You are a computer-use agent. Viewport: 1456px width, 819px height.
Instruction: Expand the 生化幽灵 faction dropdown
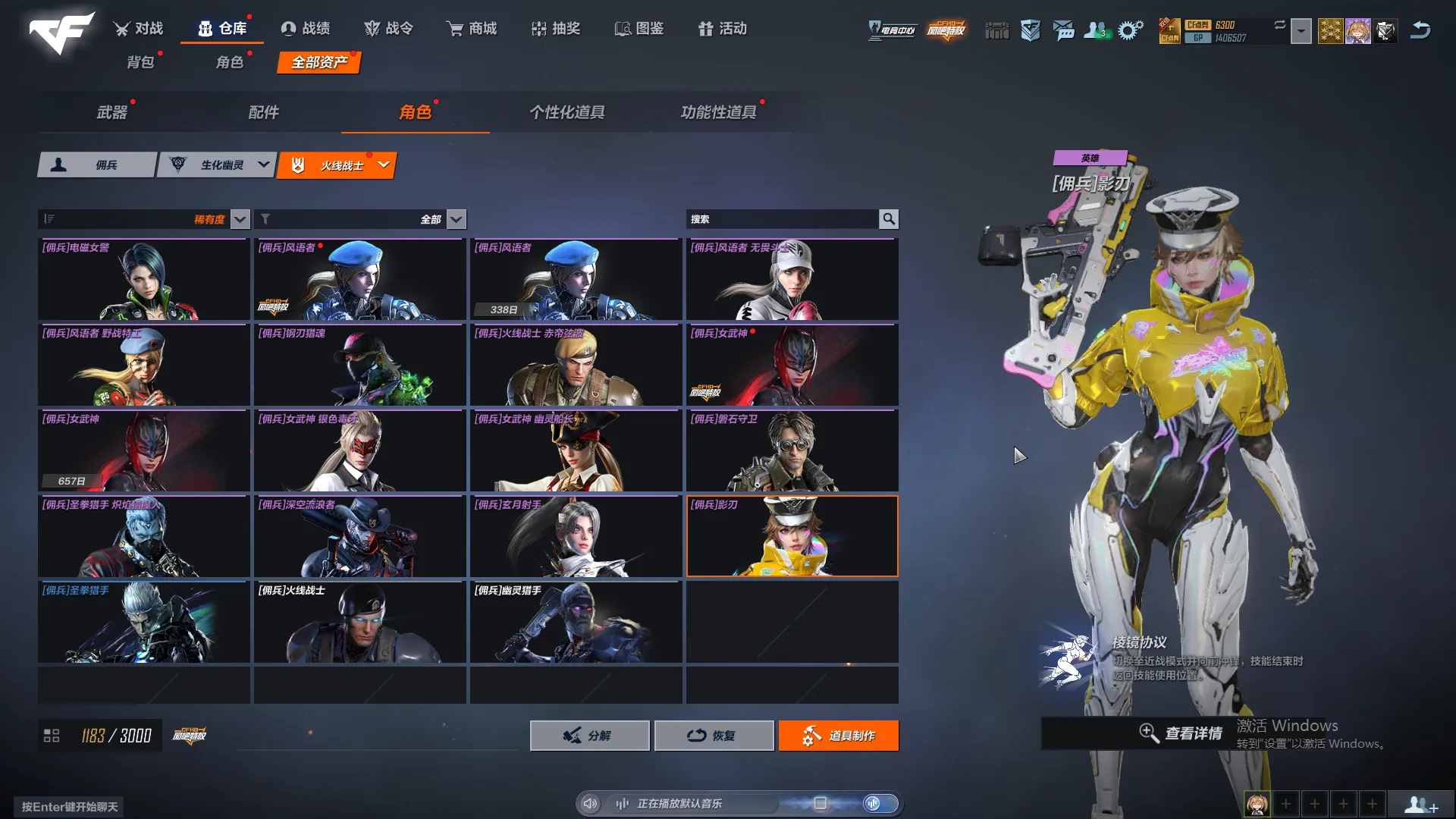(x=263, y=165)
